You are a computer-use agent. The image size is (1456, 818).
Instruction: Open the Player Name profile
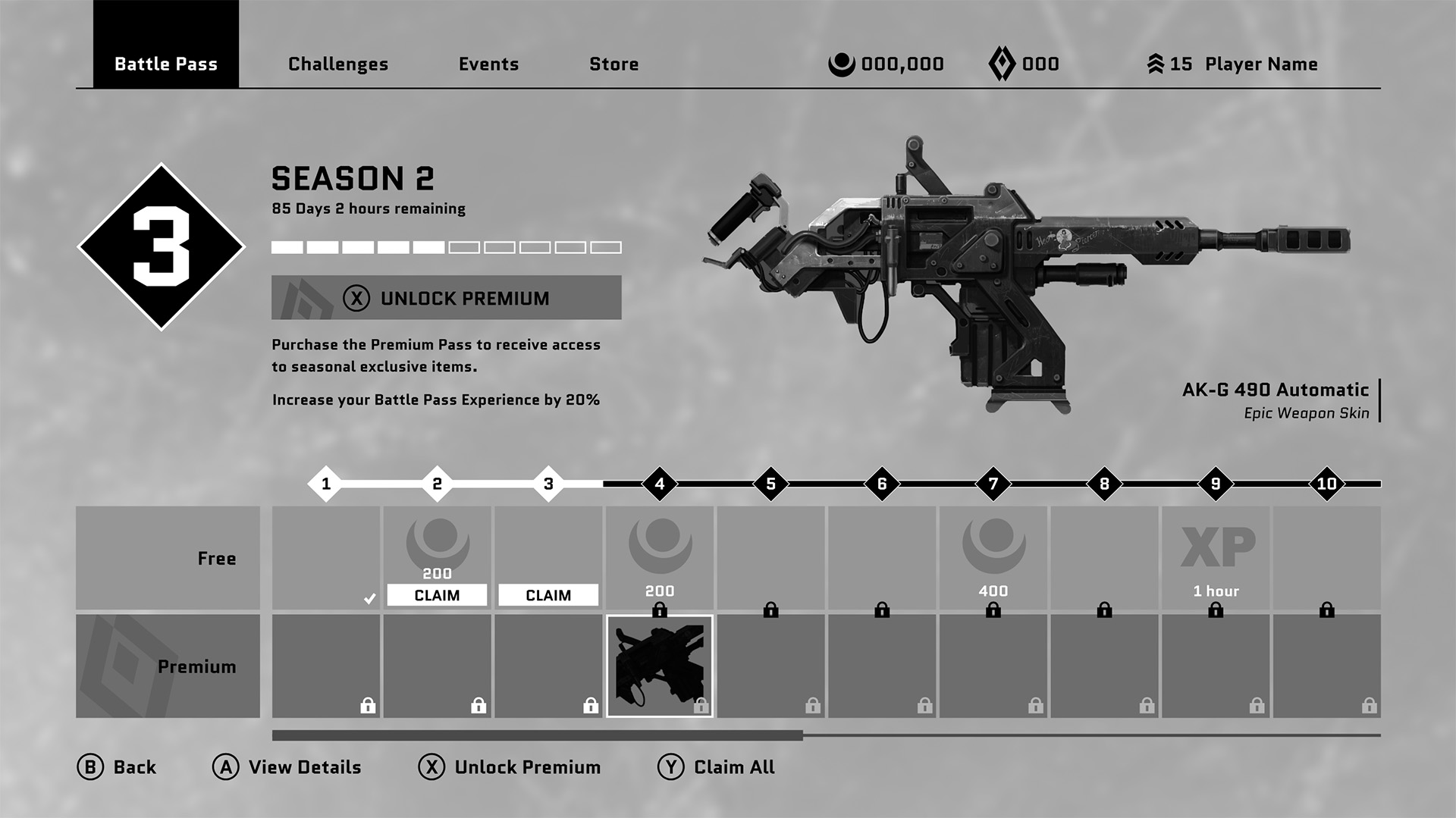tap(1260, 64)
